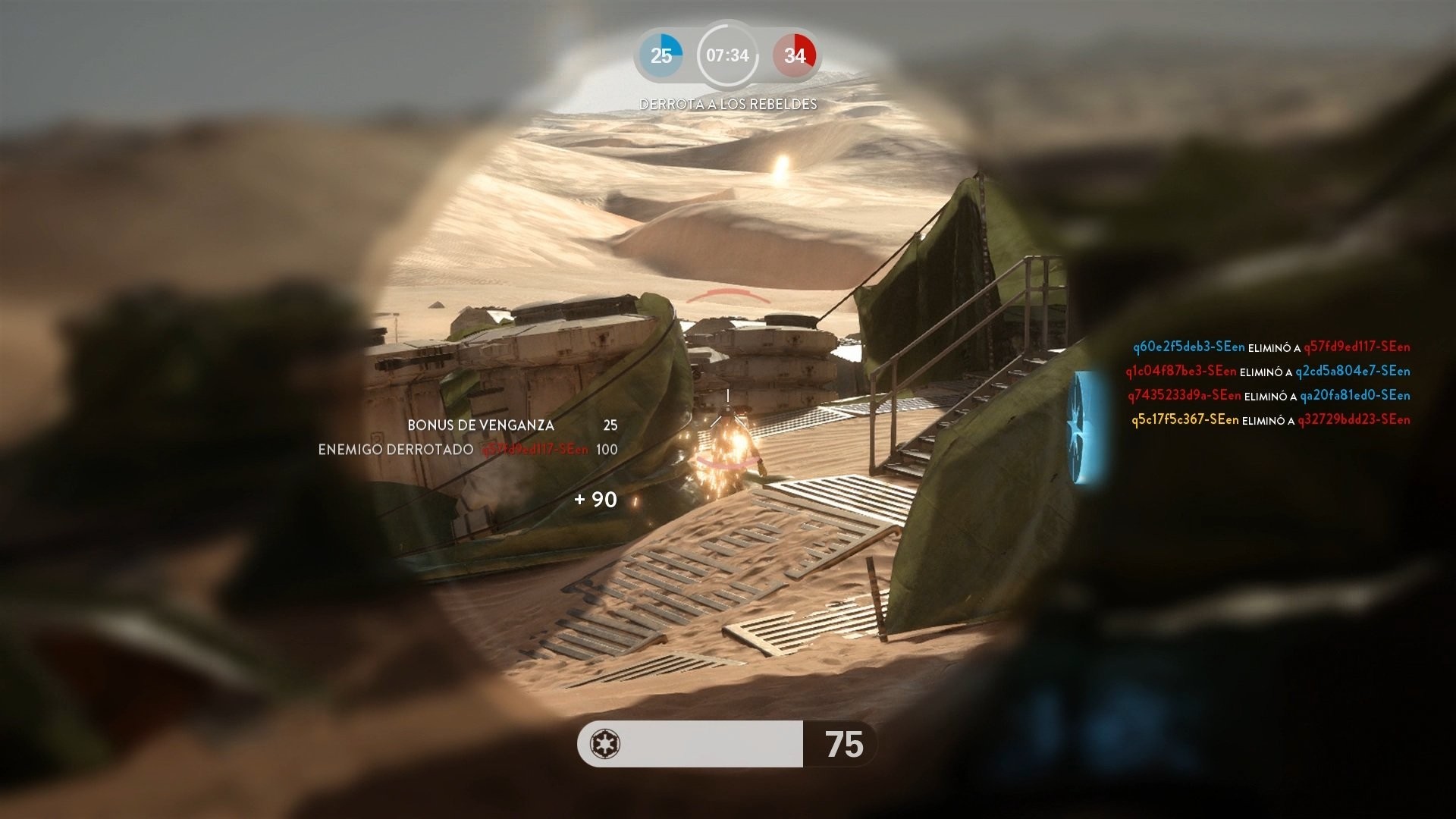Click the circular match timer showing 07:34
The height and width of the screenshot is (819, 1456).
click(x=727, y=55)
